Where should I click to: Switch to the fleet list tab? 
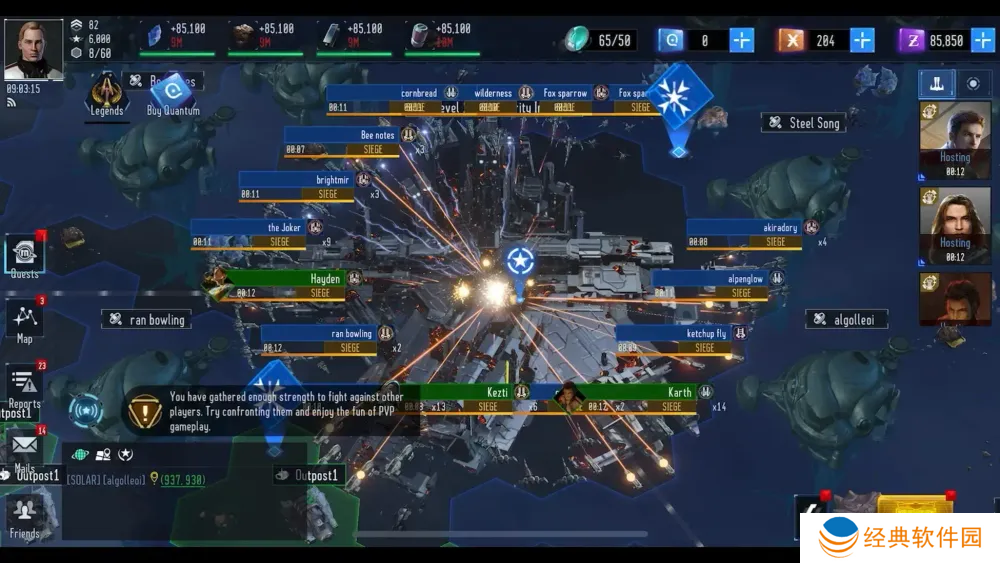tap(937, 84)
